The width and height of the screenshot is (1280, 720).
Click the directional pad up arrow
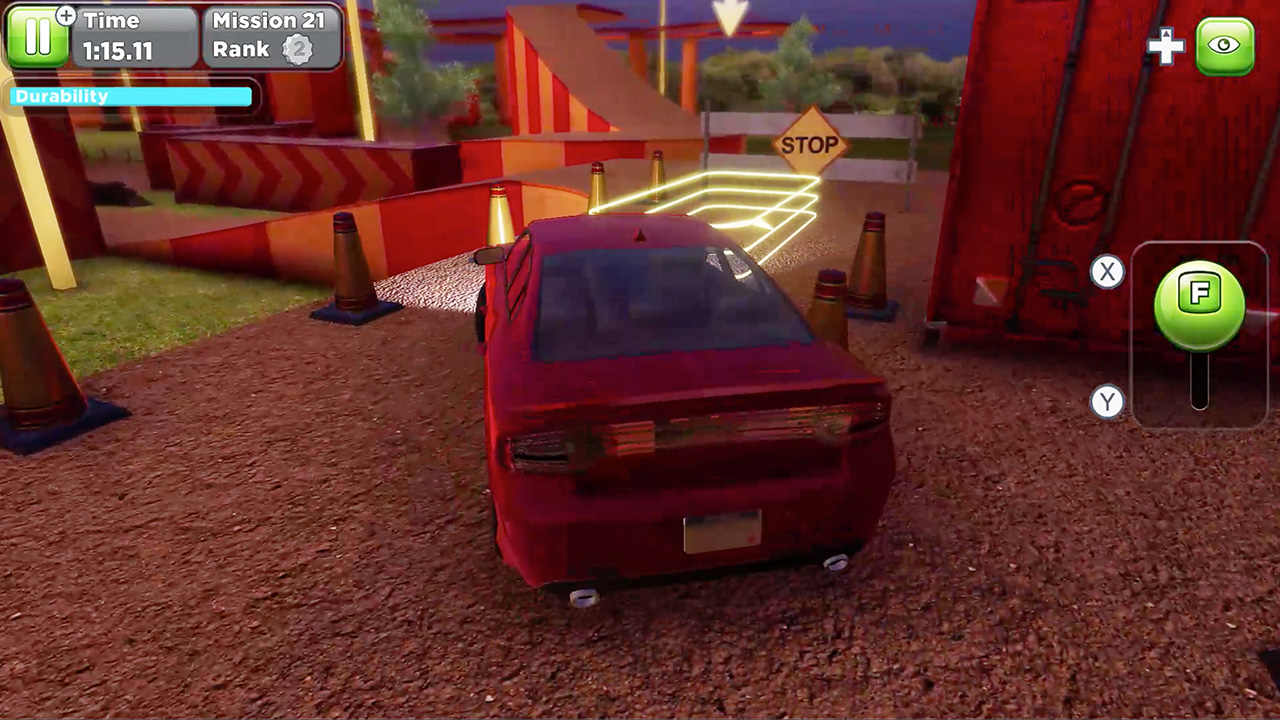[1166, 32]
